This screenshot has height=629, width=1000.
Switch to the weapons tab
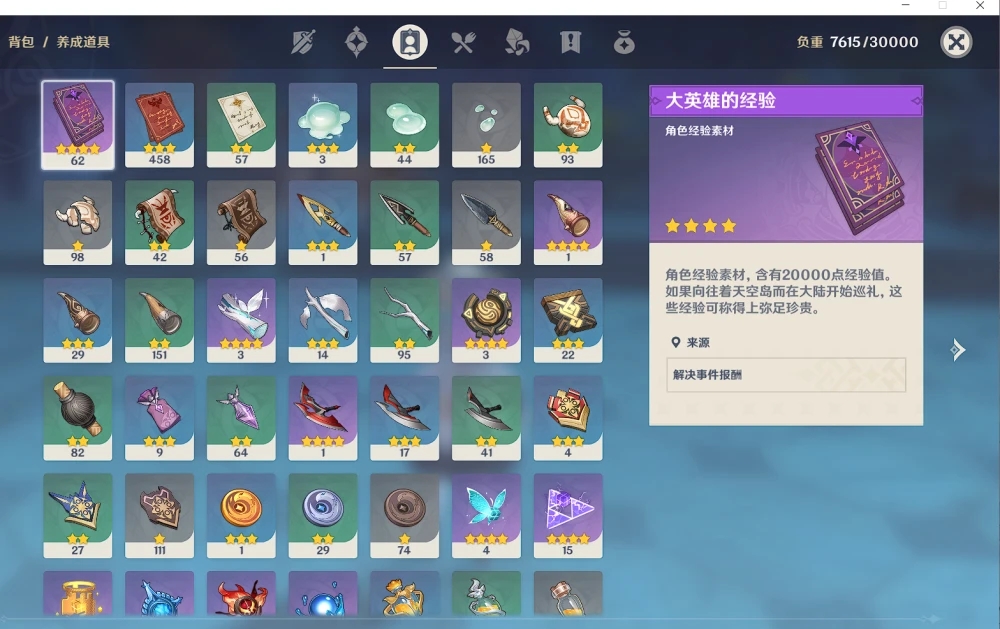(304, 42)
